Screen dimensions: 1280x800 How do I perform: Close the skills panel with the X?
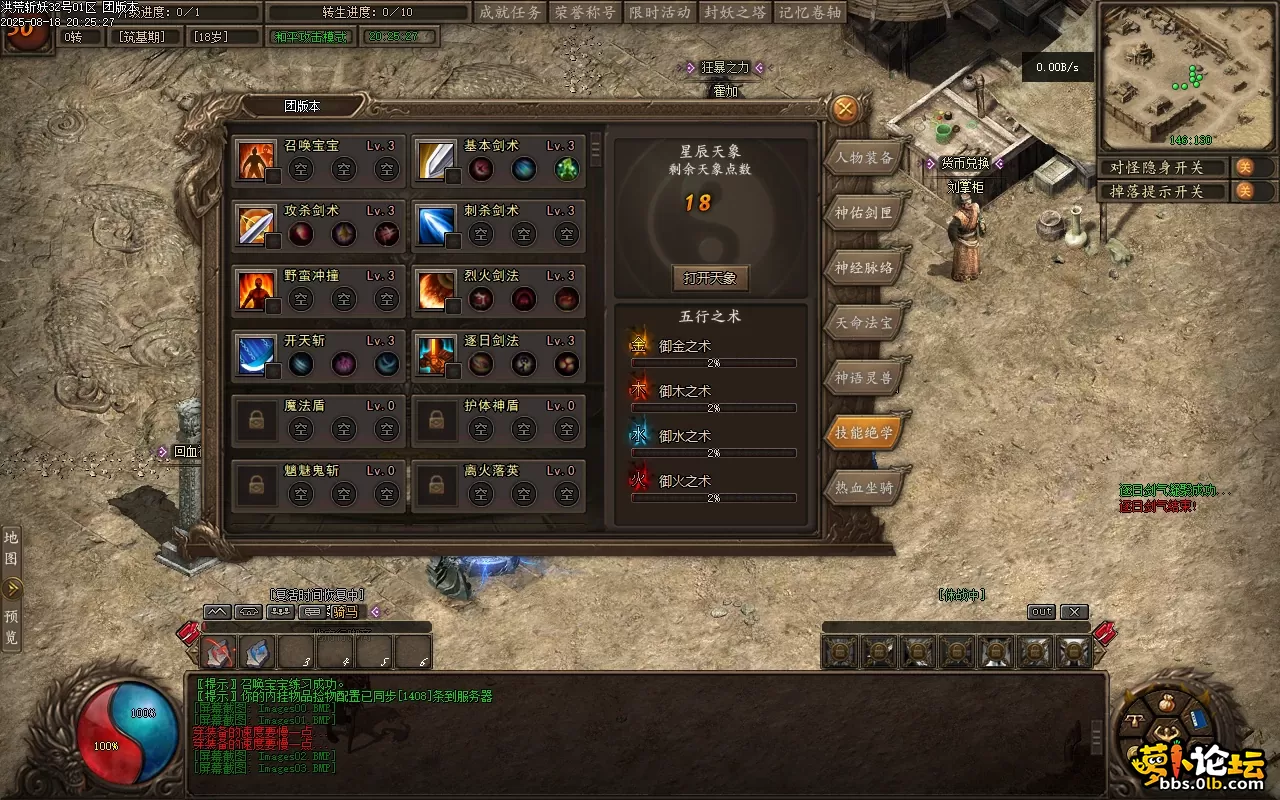[x=846, y=109]
